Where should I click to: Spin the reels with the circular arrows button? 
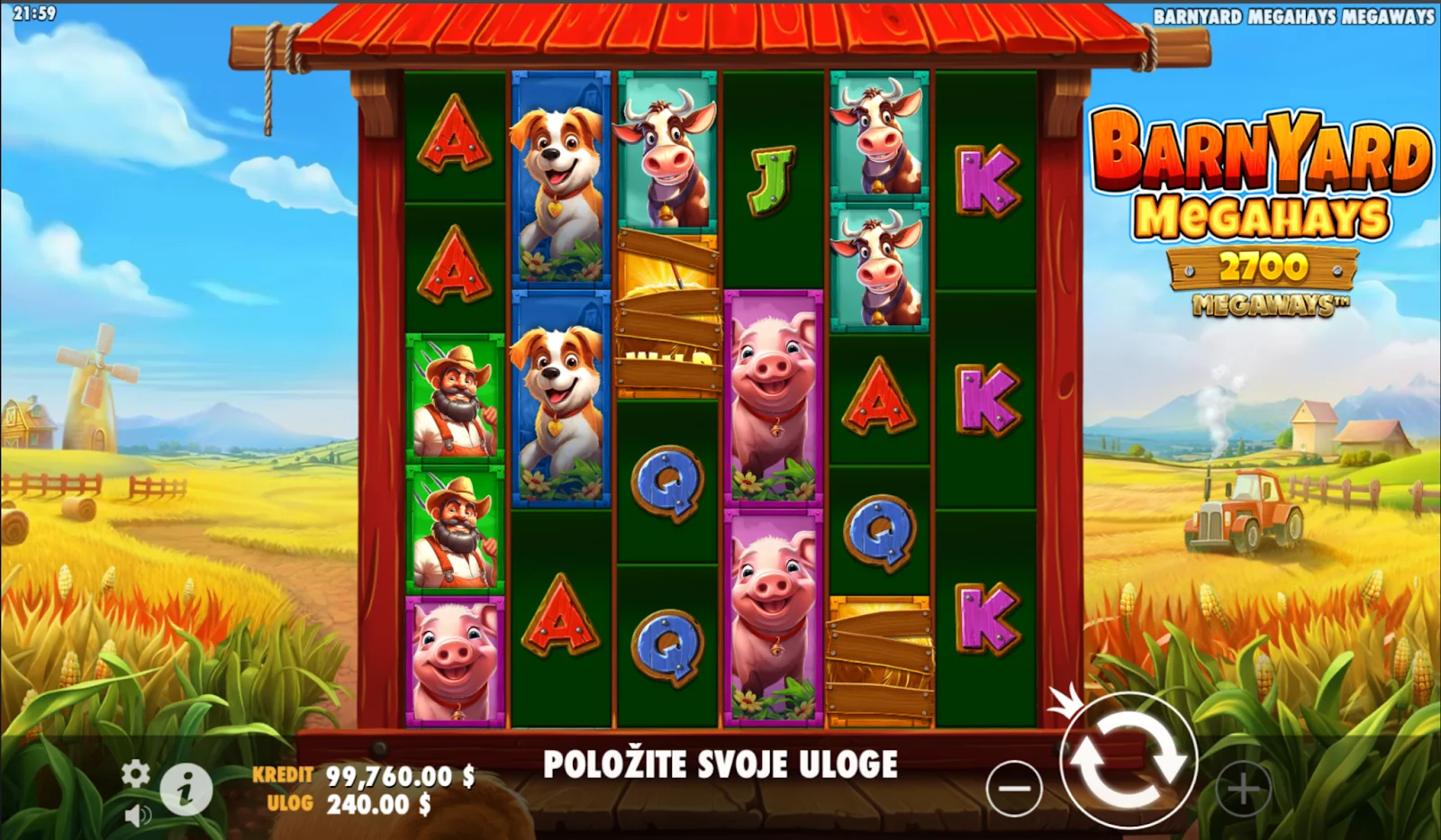click(x=1128, y=763)
